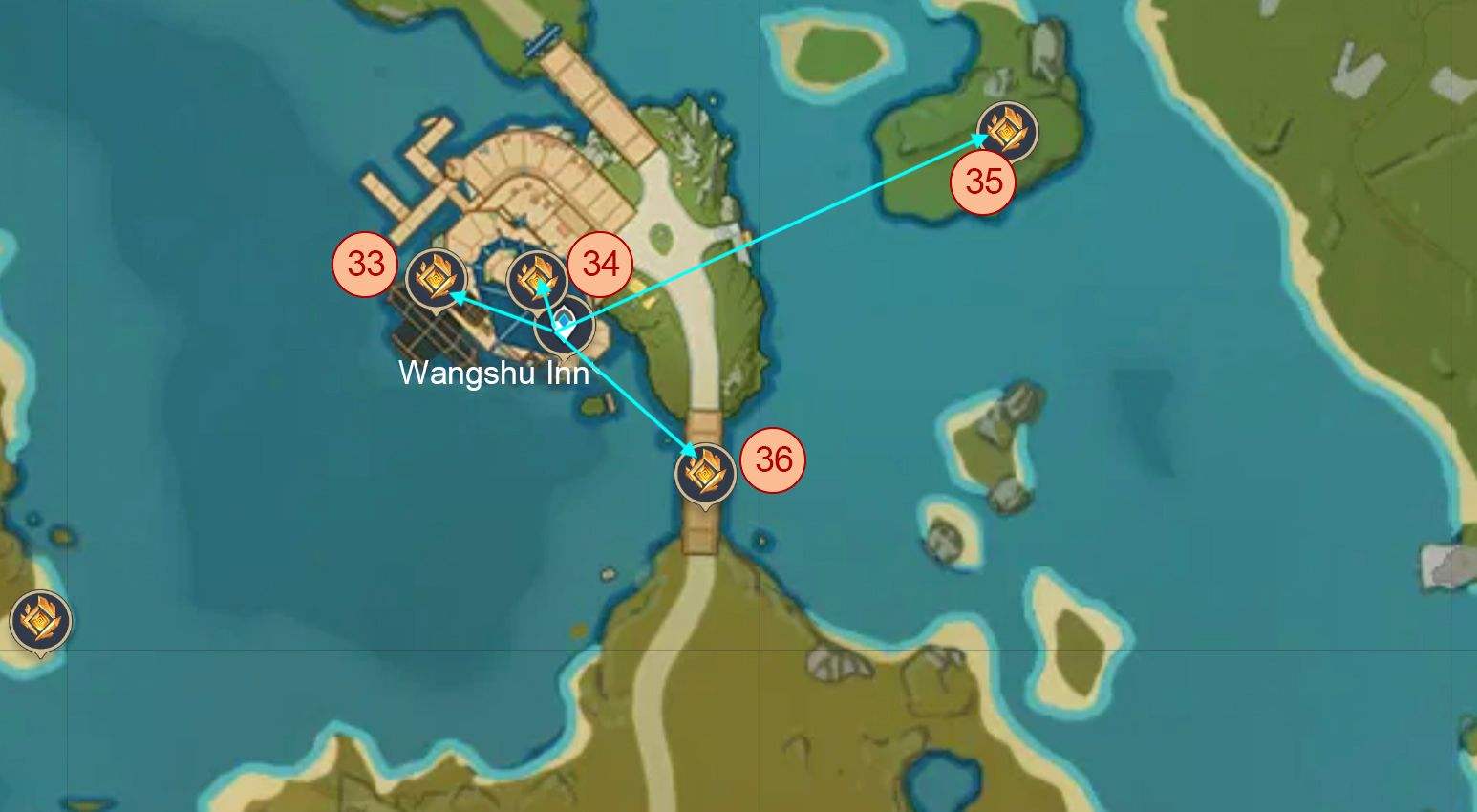Select the Wangshu Inn map label

click(x=493, y=374)
